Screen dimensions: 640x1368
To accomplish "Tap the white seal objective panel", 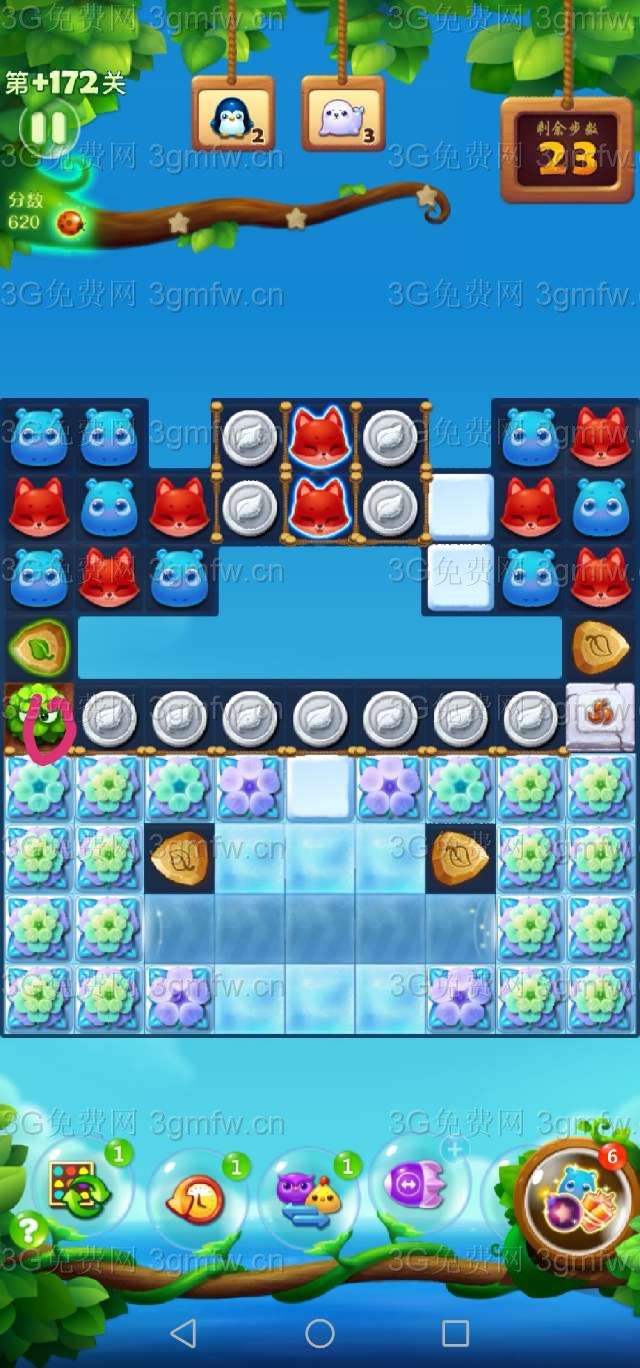I will click(x=343, y=115).
